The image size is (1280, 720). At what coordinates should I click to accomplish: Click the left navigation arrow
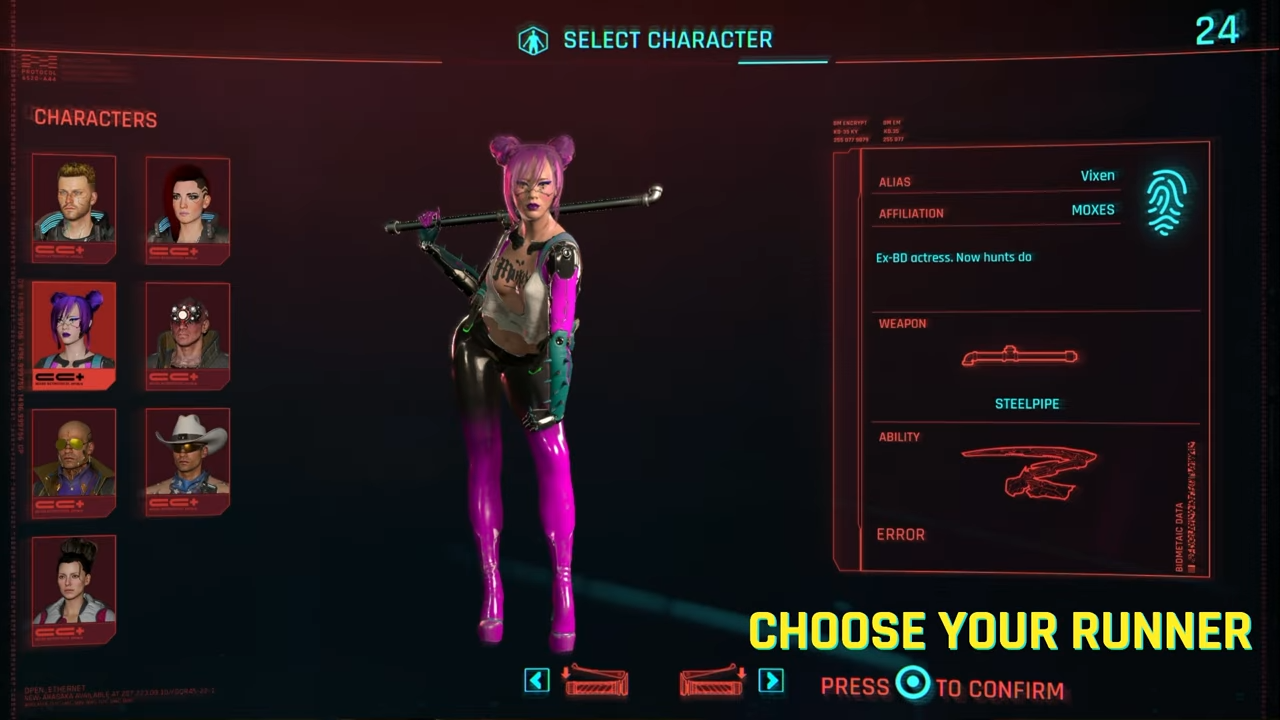(536, 681)
